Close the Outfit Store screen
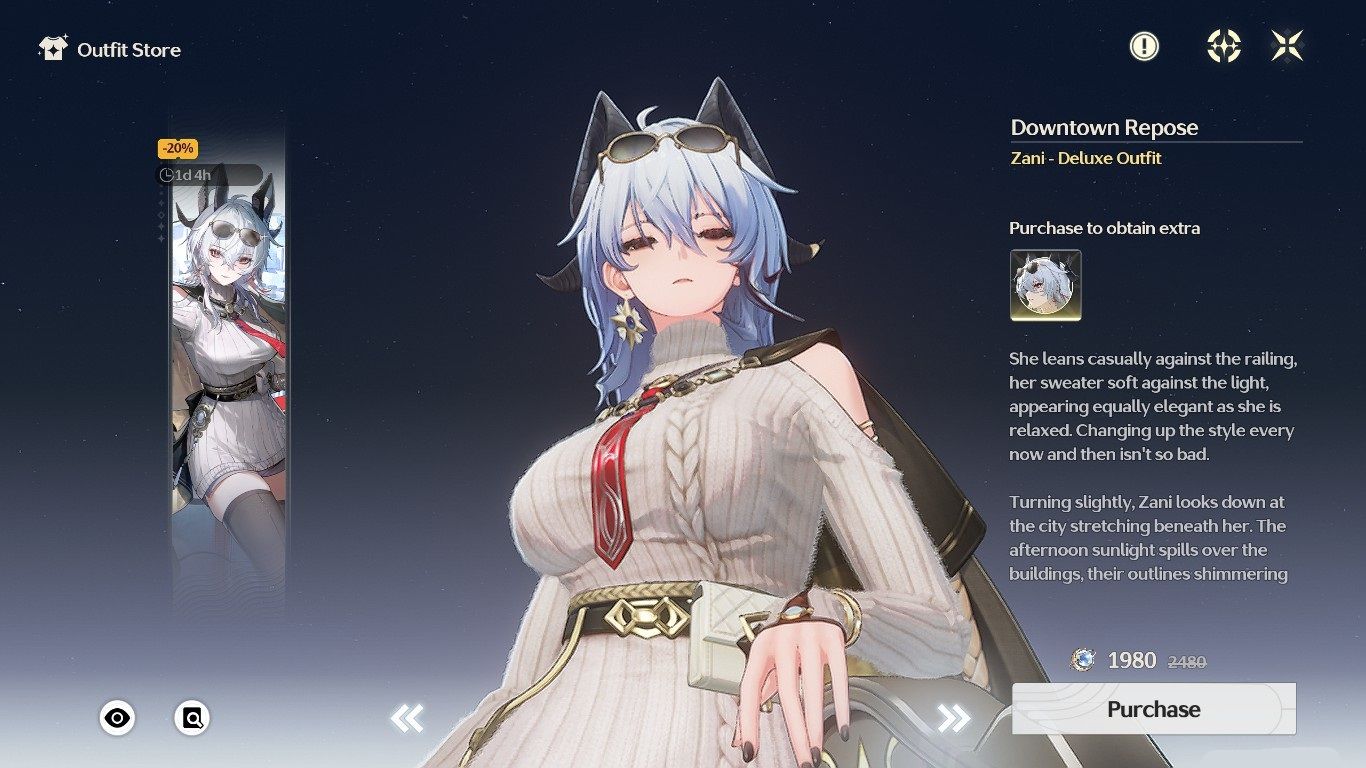Image resolution: width=1366 pixels, height=768 pixels. tap(1287, 46)
